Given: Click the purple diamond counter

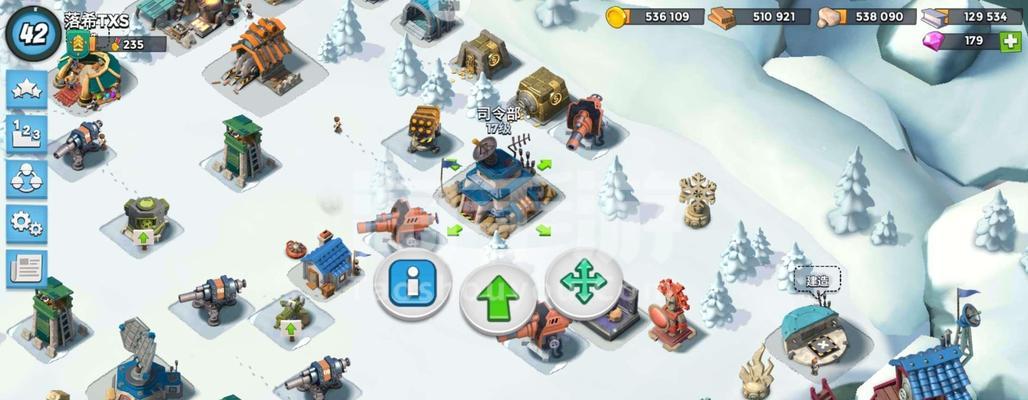Looking at the screenshot, I should coord(958,41).
